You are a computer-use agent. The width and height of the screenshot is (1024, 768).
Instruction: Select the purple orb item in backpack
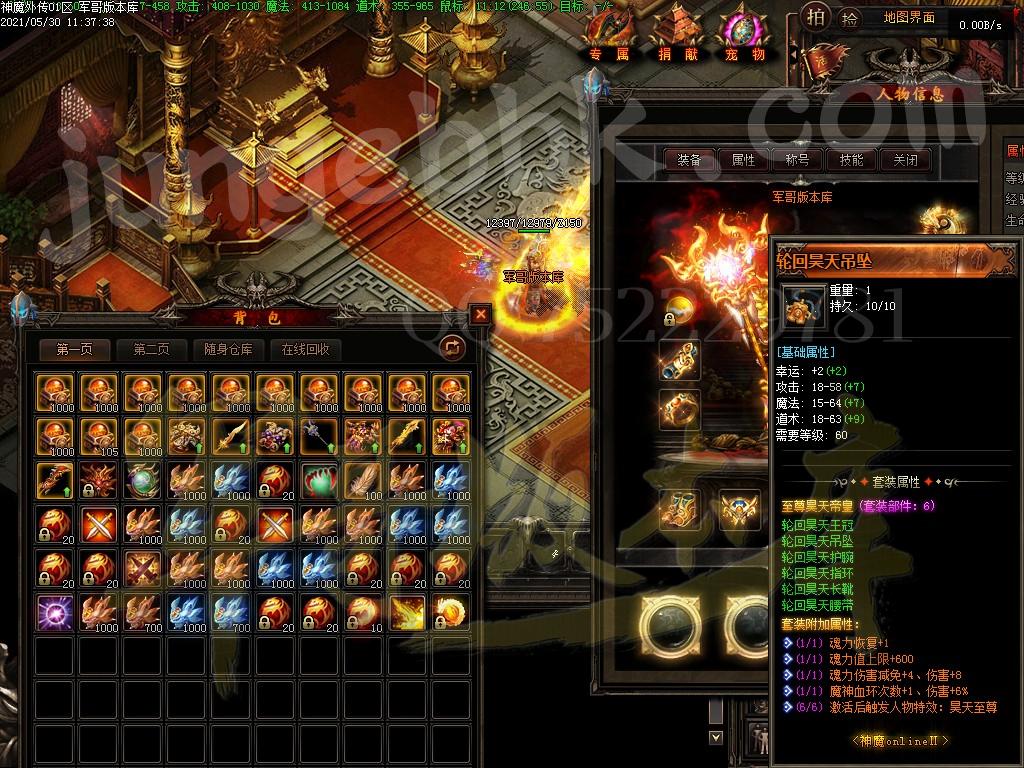[x=53, y=611]
